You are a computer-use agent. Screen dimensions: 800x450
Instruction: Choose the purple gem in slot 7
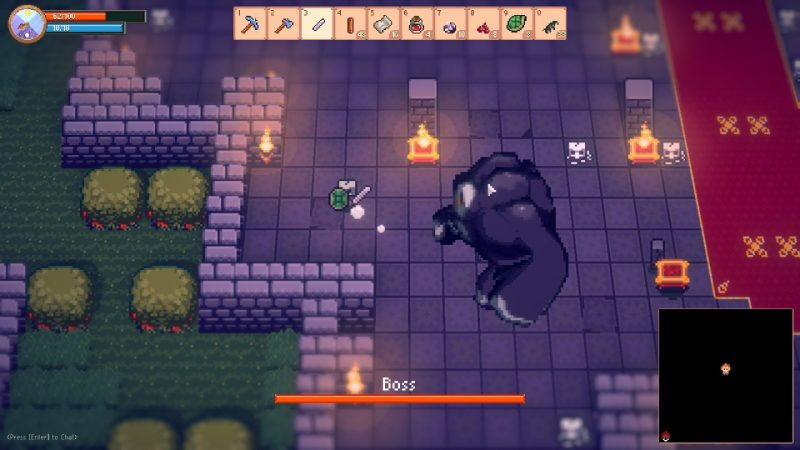click(449, 23)
